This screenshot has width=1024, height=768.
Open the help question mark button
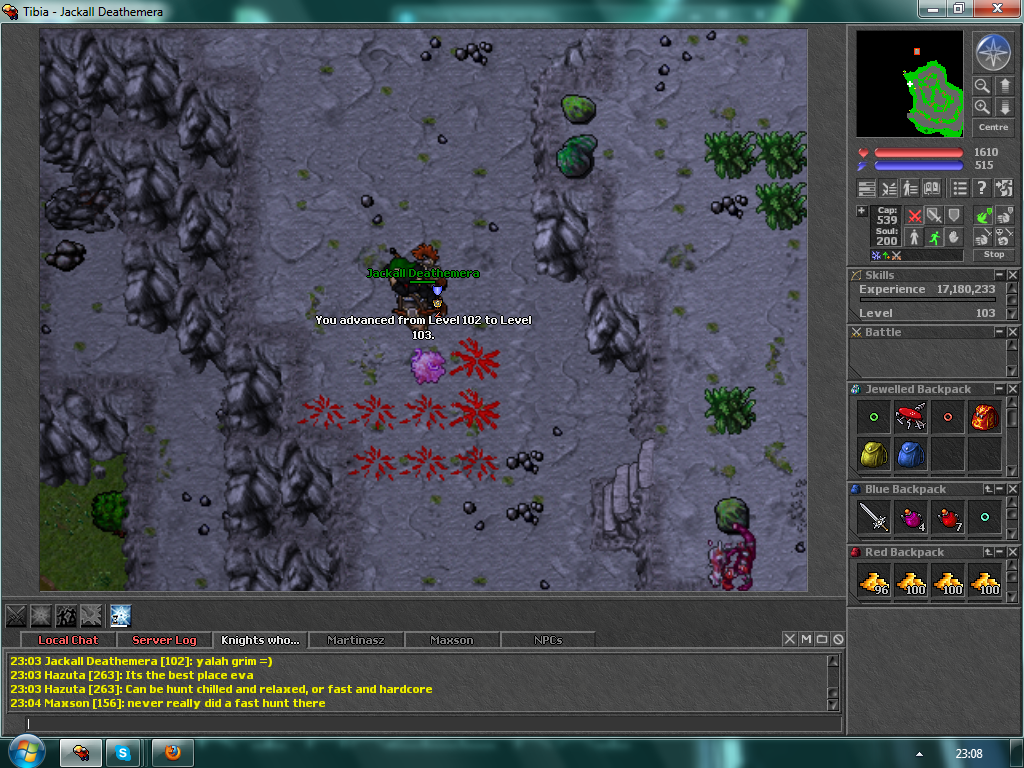(982, 188)
